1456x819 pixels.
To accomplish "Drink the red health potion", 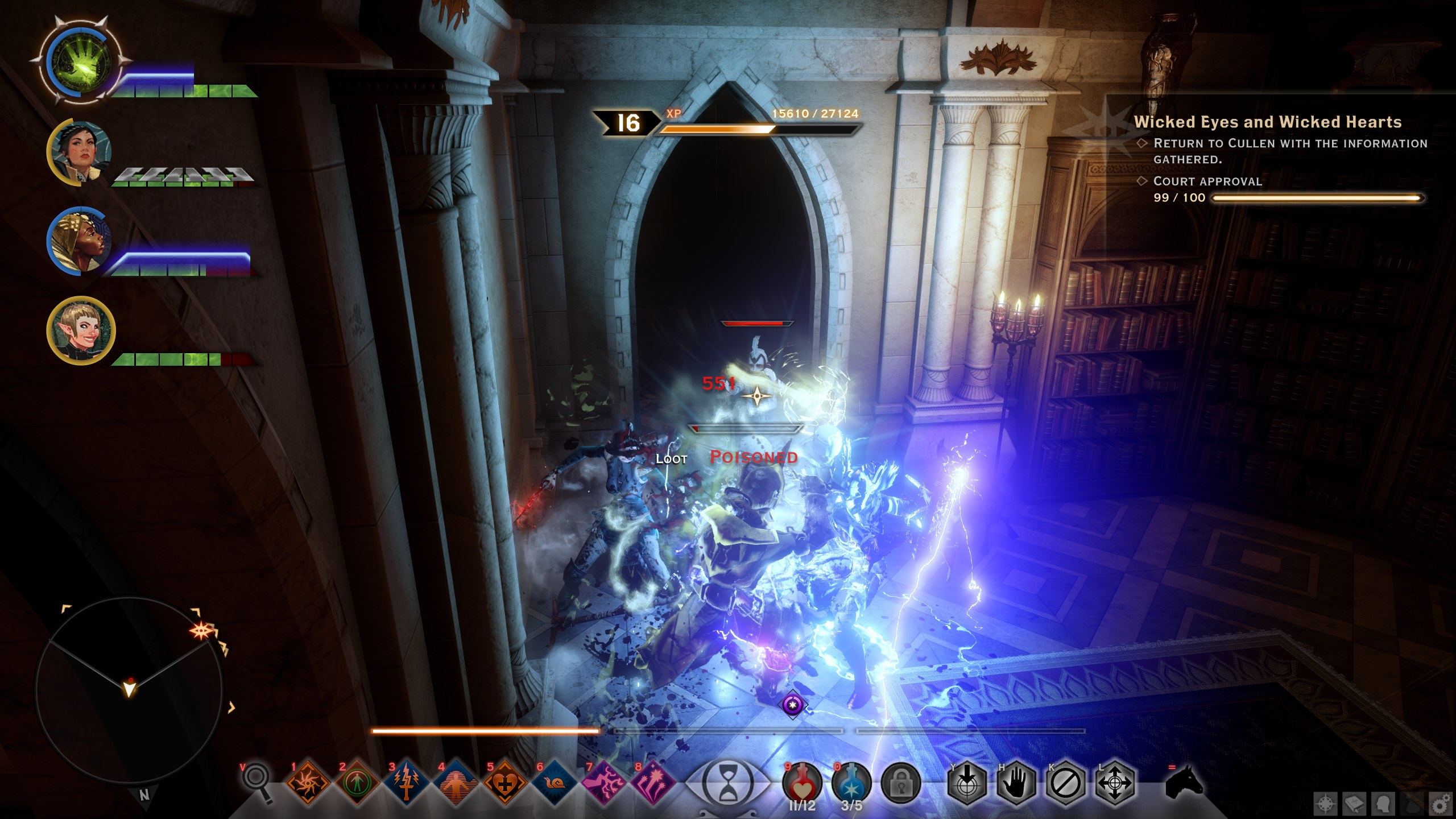I will [802, 783].
